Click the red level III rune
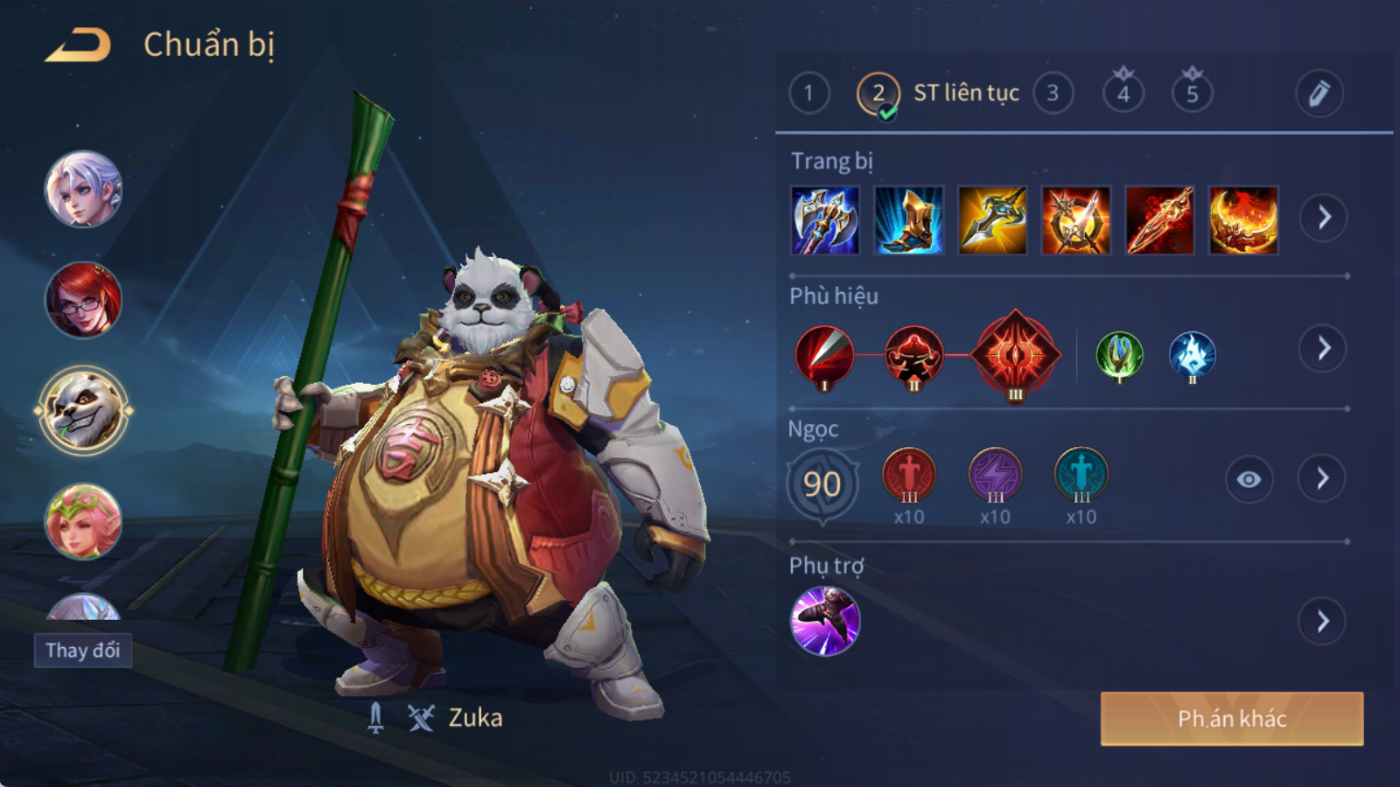1400x787 pixels. point(909,475)
